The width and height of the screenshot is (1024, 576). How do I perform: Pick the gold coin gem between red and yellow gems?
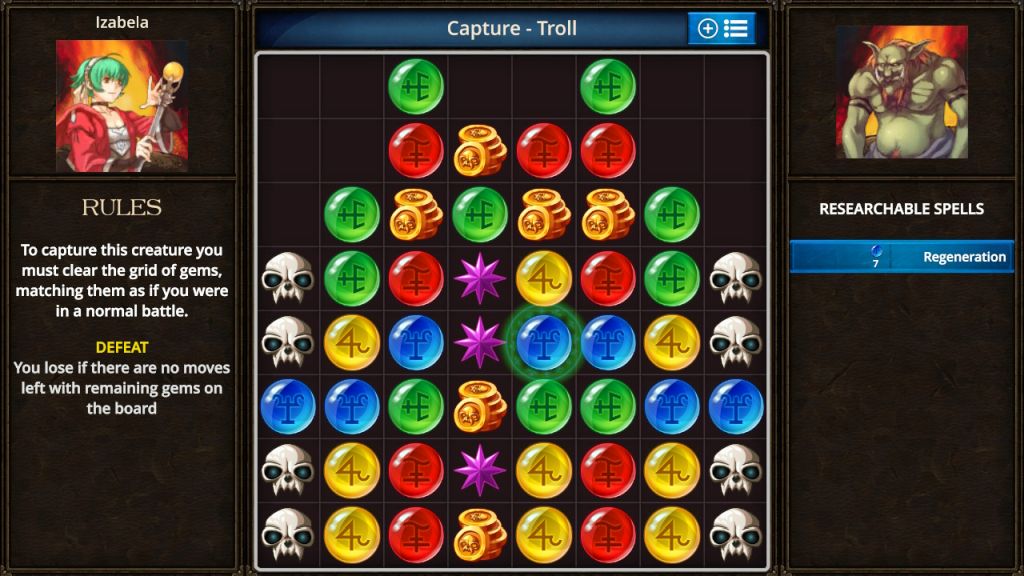480,534
